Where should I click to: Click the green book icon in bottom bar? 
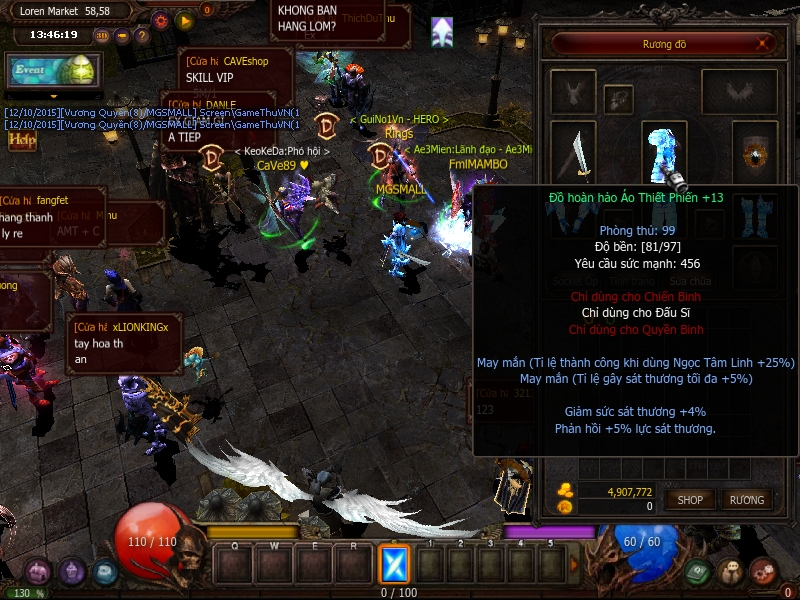click(x=699, y=572)
